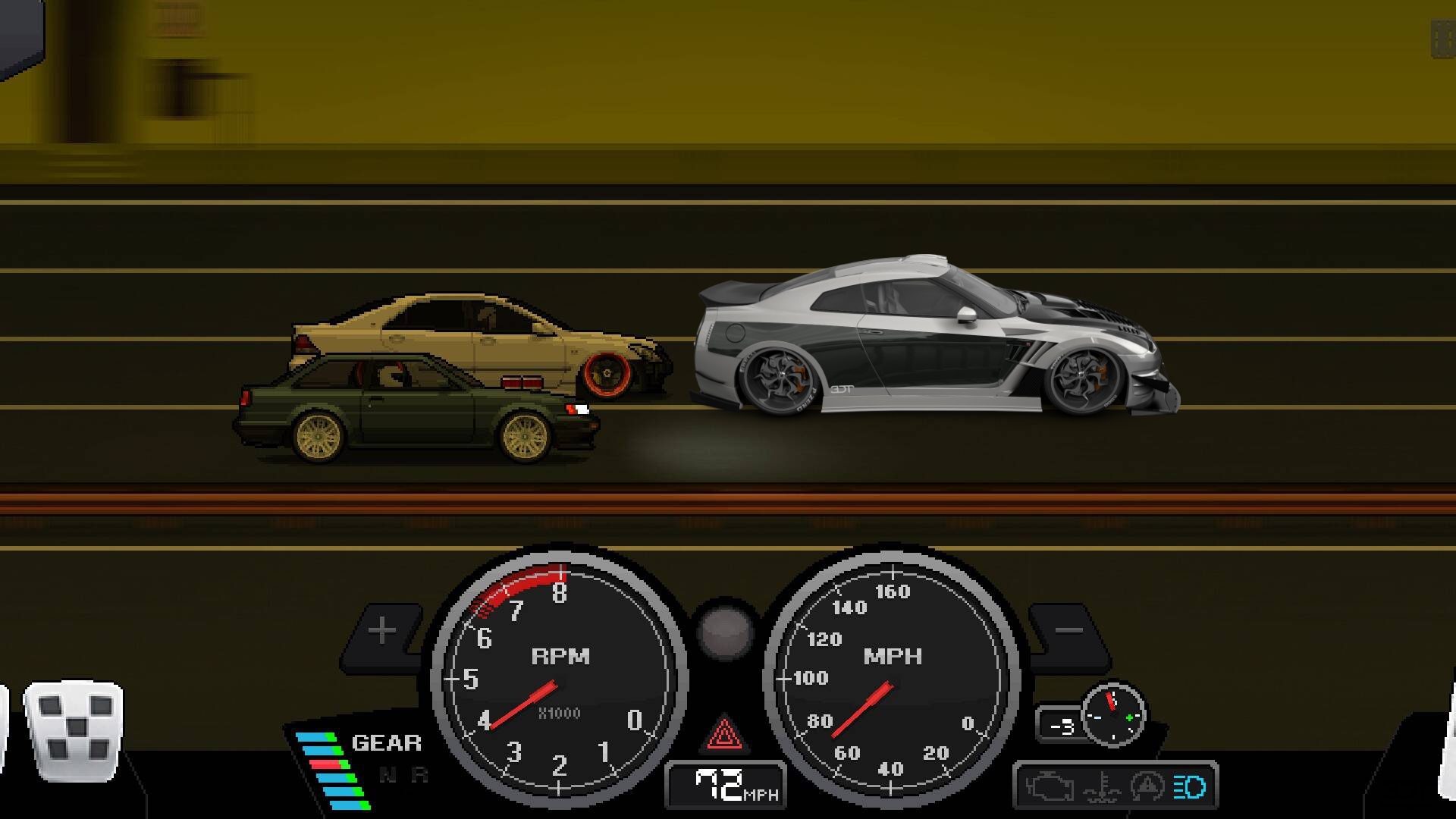The height and width of the screenshot is (819, 1456).
Task: Toggle the red hazard triangle light
Action: (x=723, y=734)
